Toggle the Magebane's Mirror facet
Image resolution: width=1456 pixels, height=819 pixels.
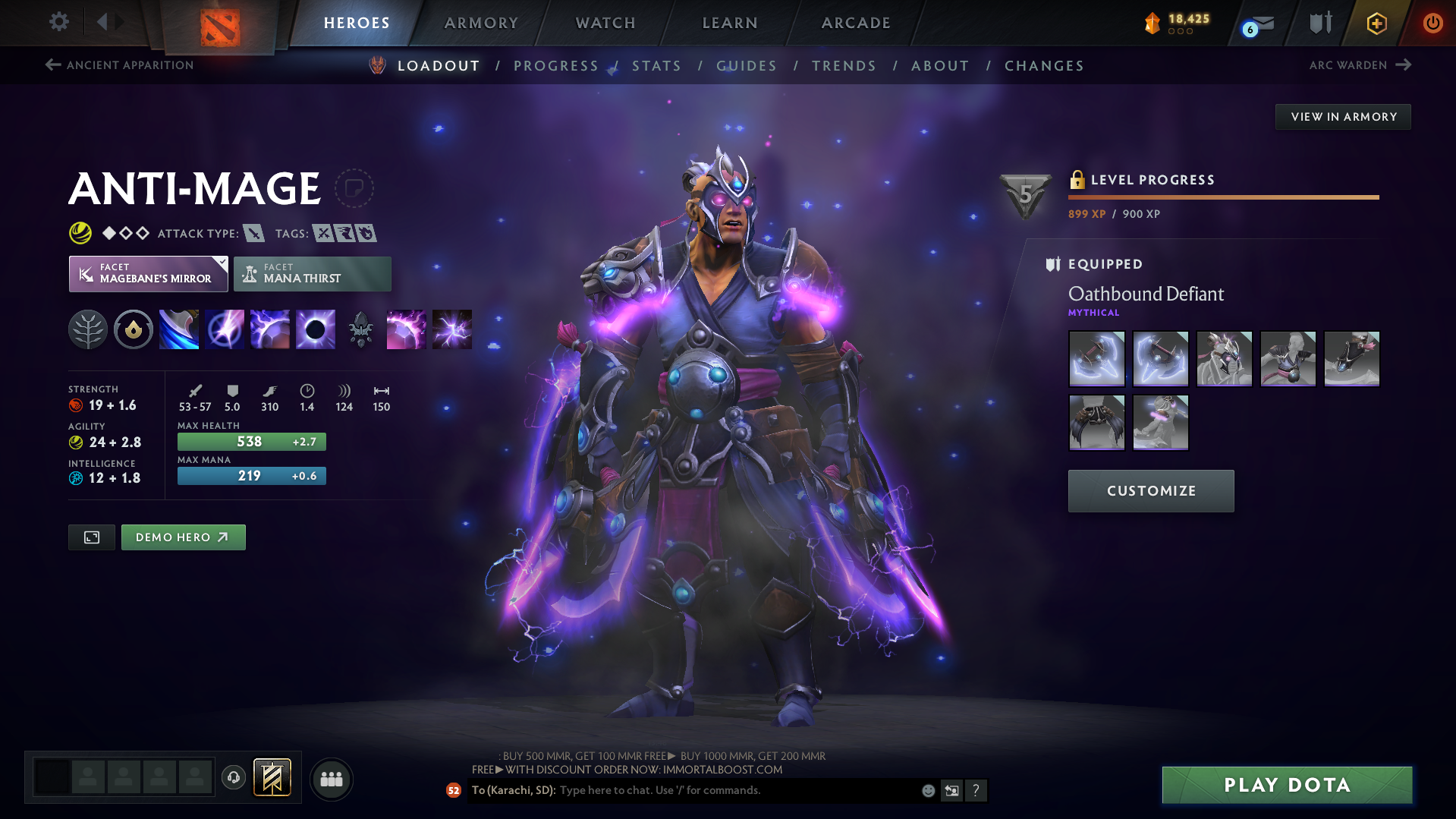point(148,273)
